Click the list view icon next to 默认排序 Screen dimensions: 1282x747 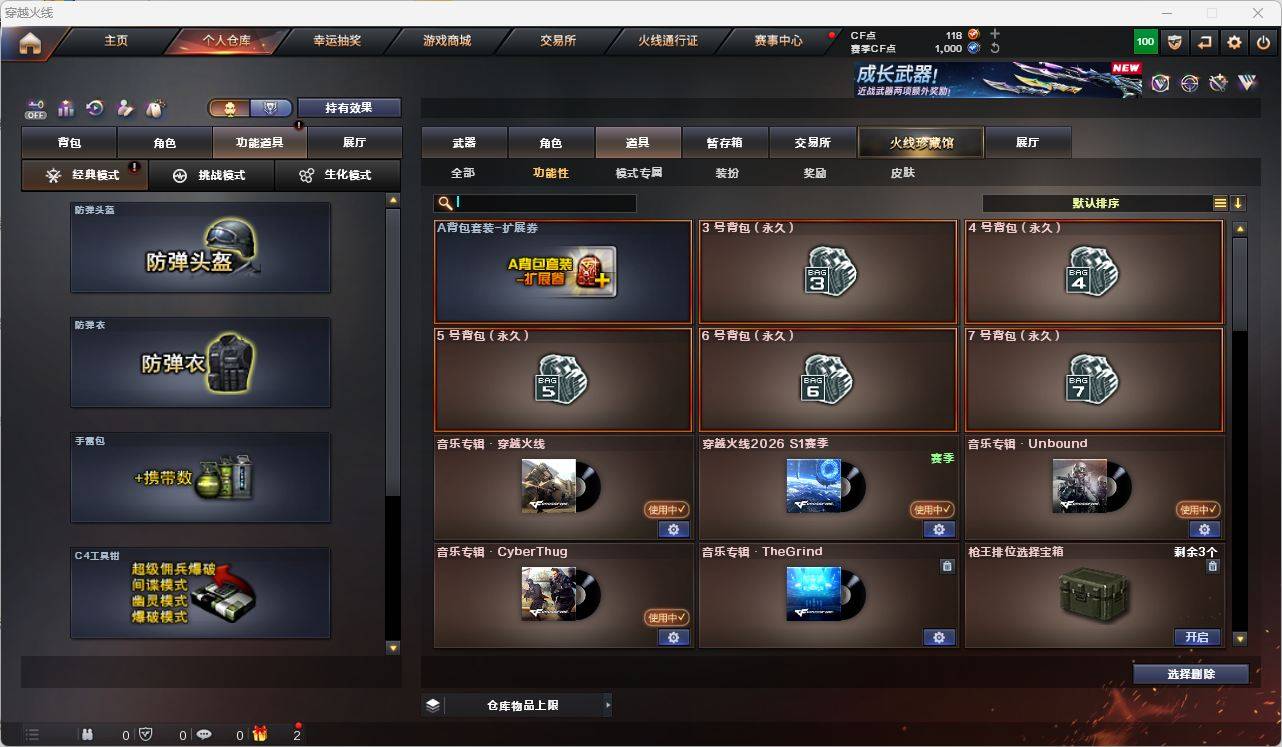pos(1218,202)
